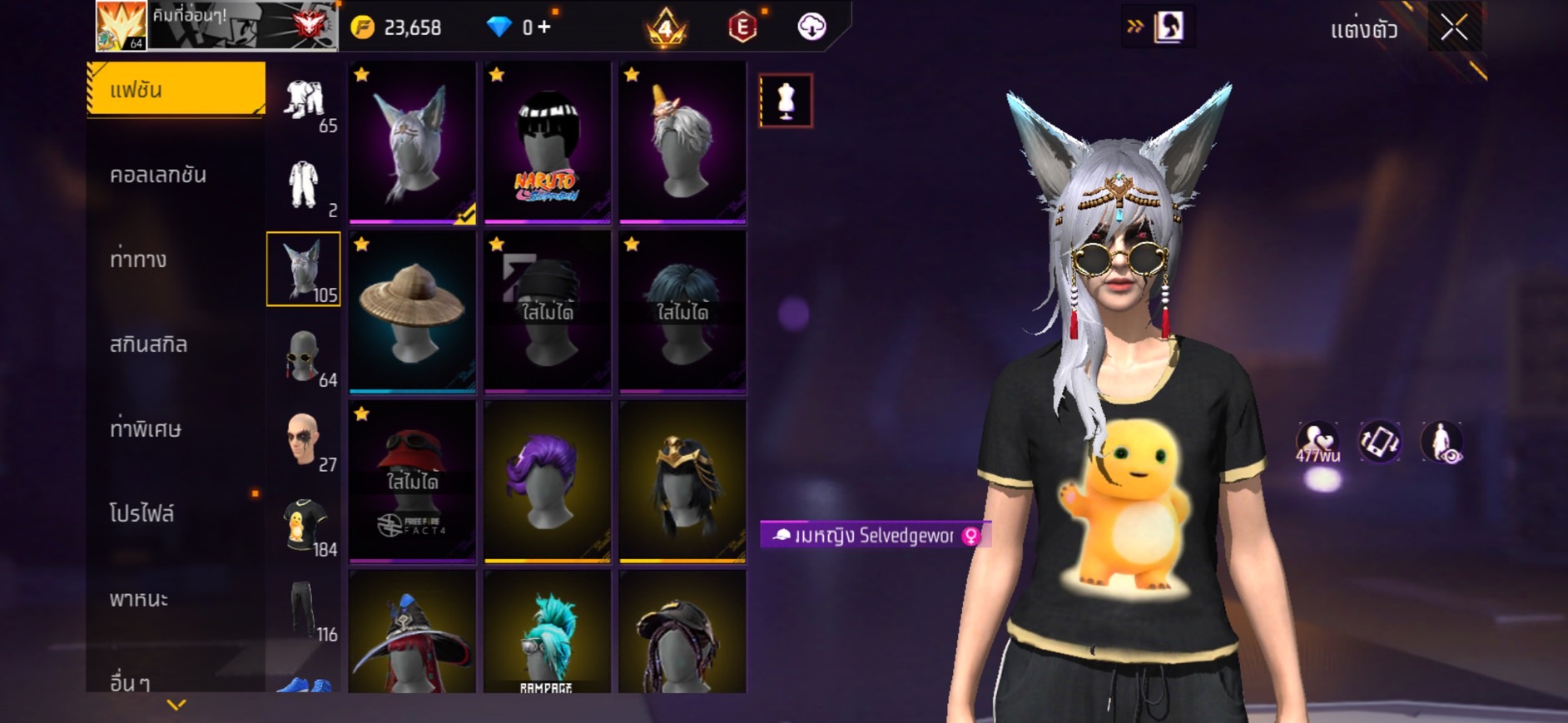
Task: Tap the mannequin preview icon above the item grid
Action: point(786,101)
